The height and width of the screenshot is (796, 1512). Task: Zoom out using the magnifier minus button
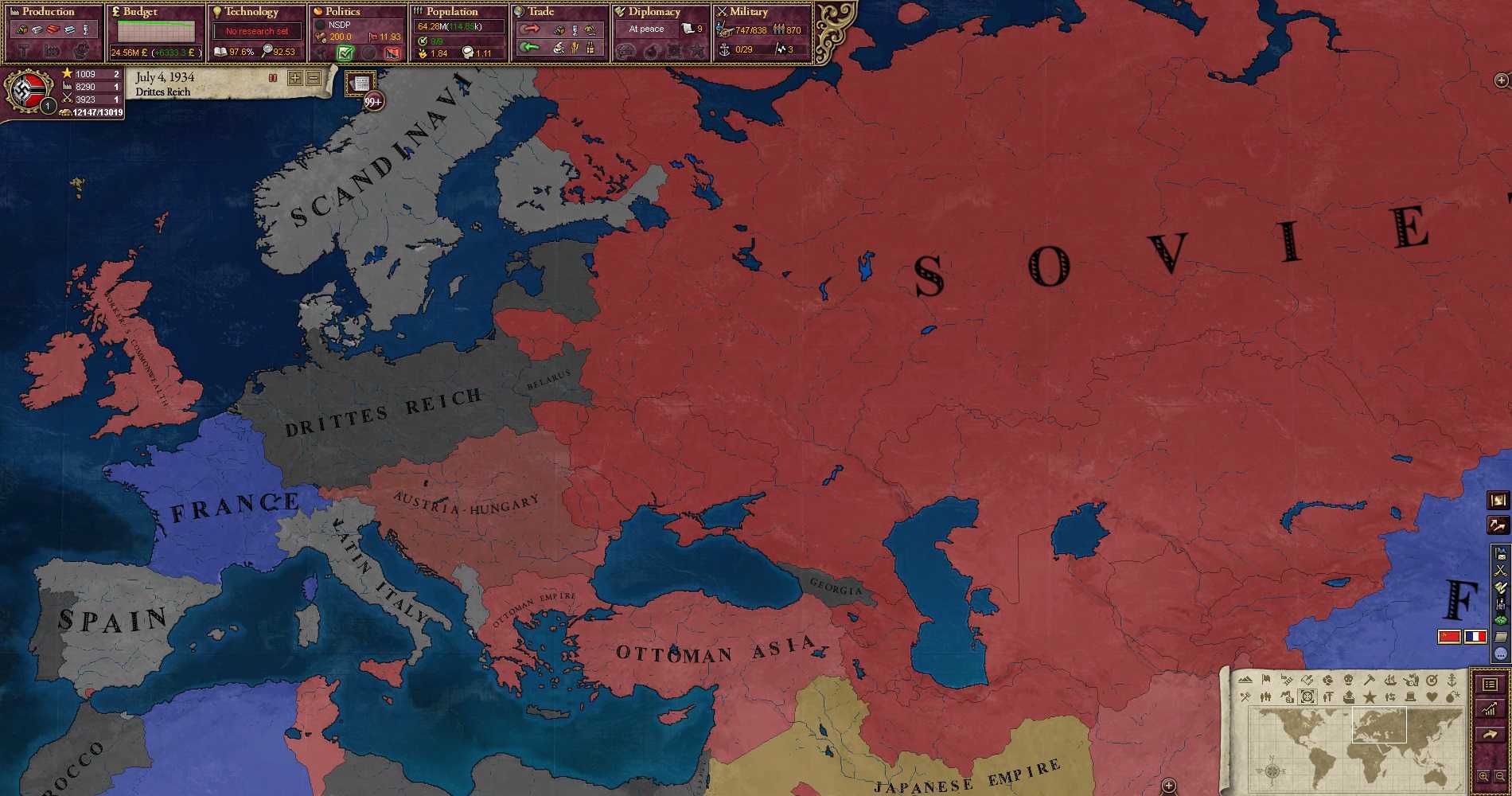click(x=1500, y=776)
